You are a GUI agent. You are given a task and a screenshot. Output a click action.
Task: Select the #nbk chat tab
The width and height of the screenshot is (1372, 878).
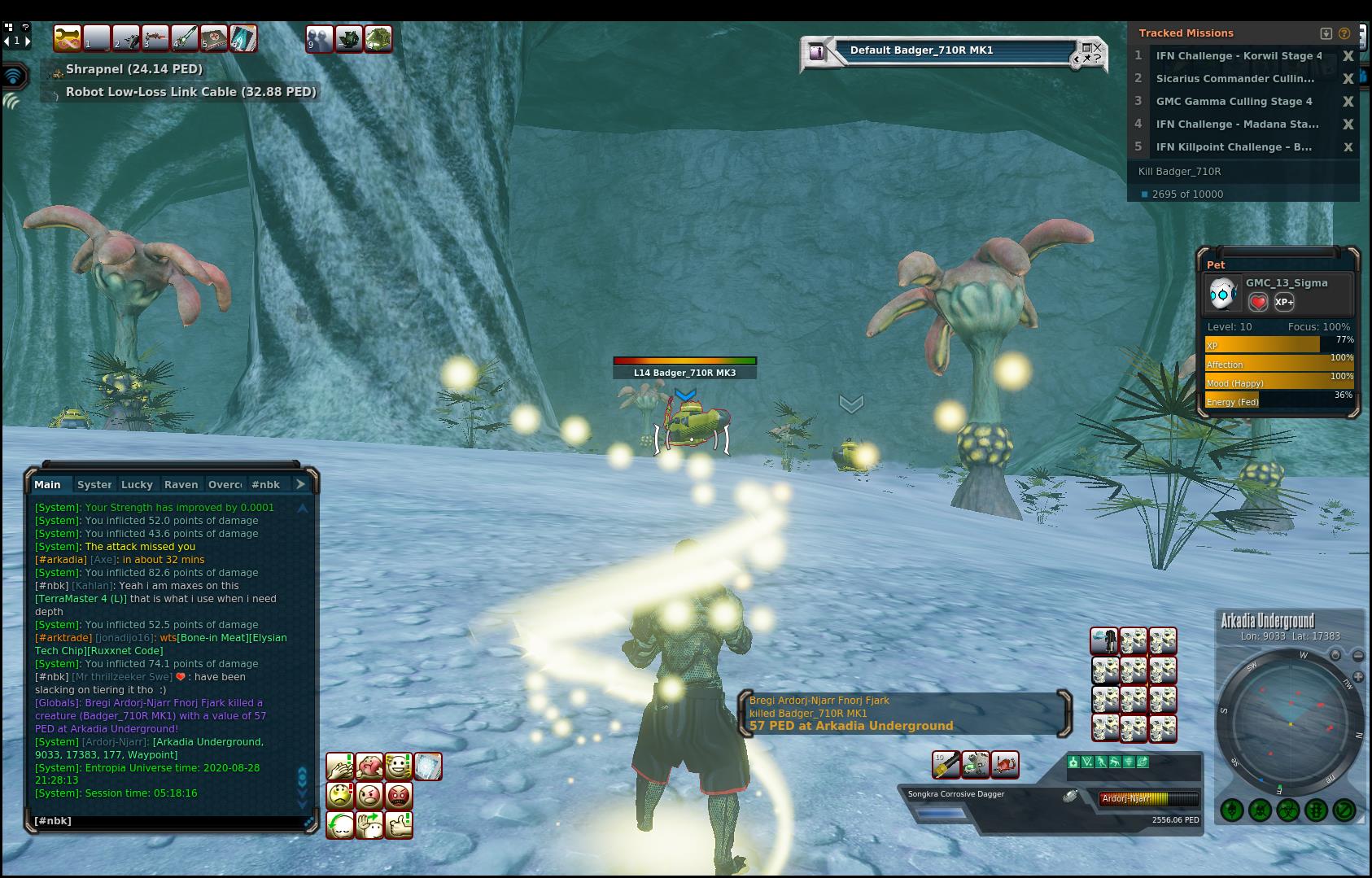point(265,484)
